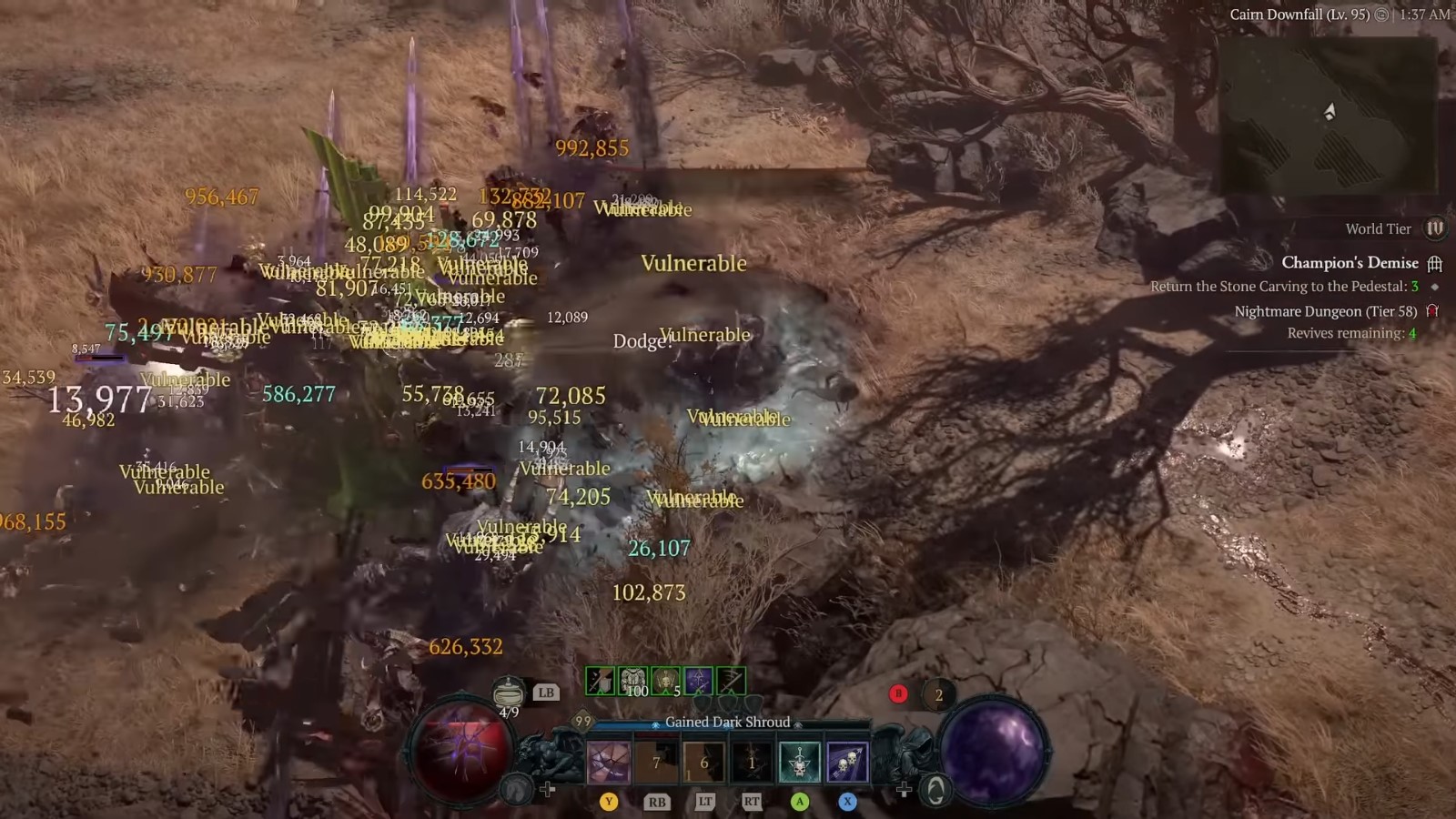Click the evade icon showing 2 charges

(x=938, y=693)
